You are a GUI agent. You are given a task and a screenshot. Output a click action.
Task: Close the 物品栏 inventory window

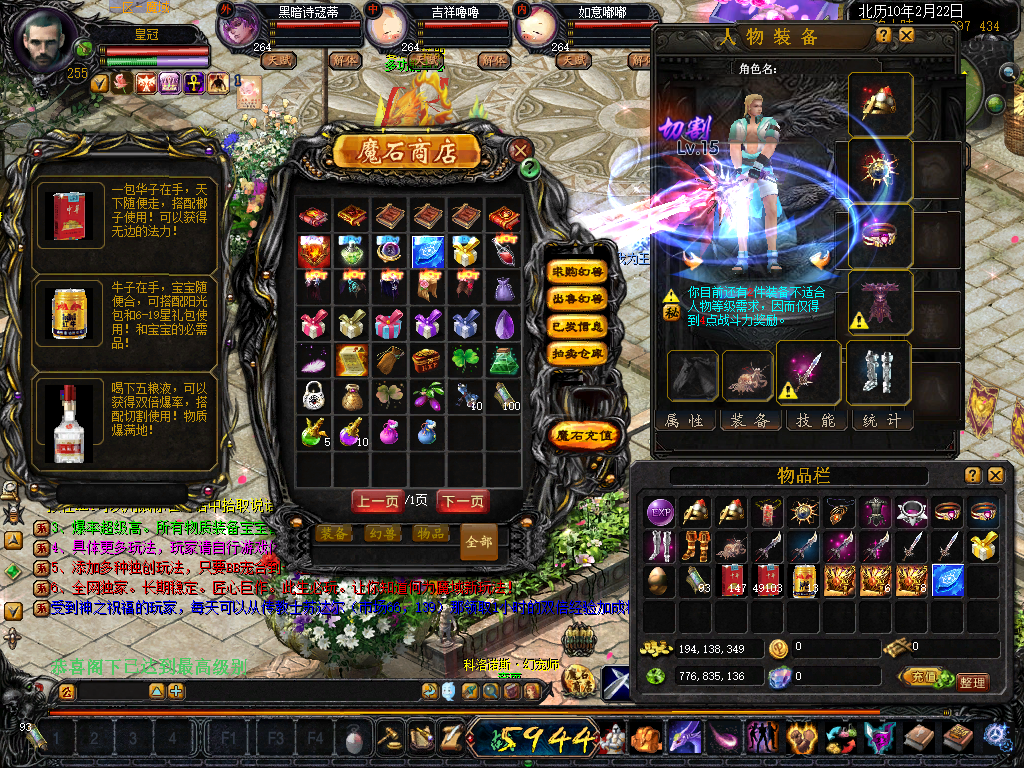tap(995, 475)
